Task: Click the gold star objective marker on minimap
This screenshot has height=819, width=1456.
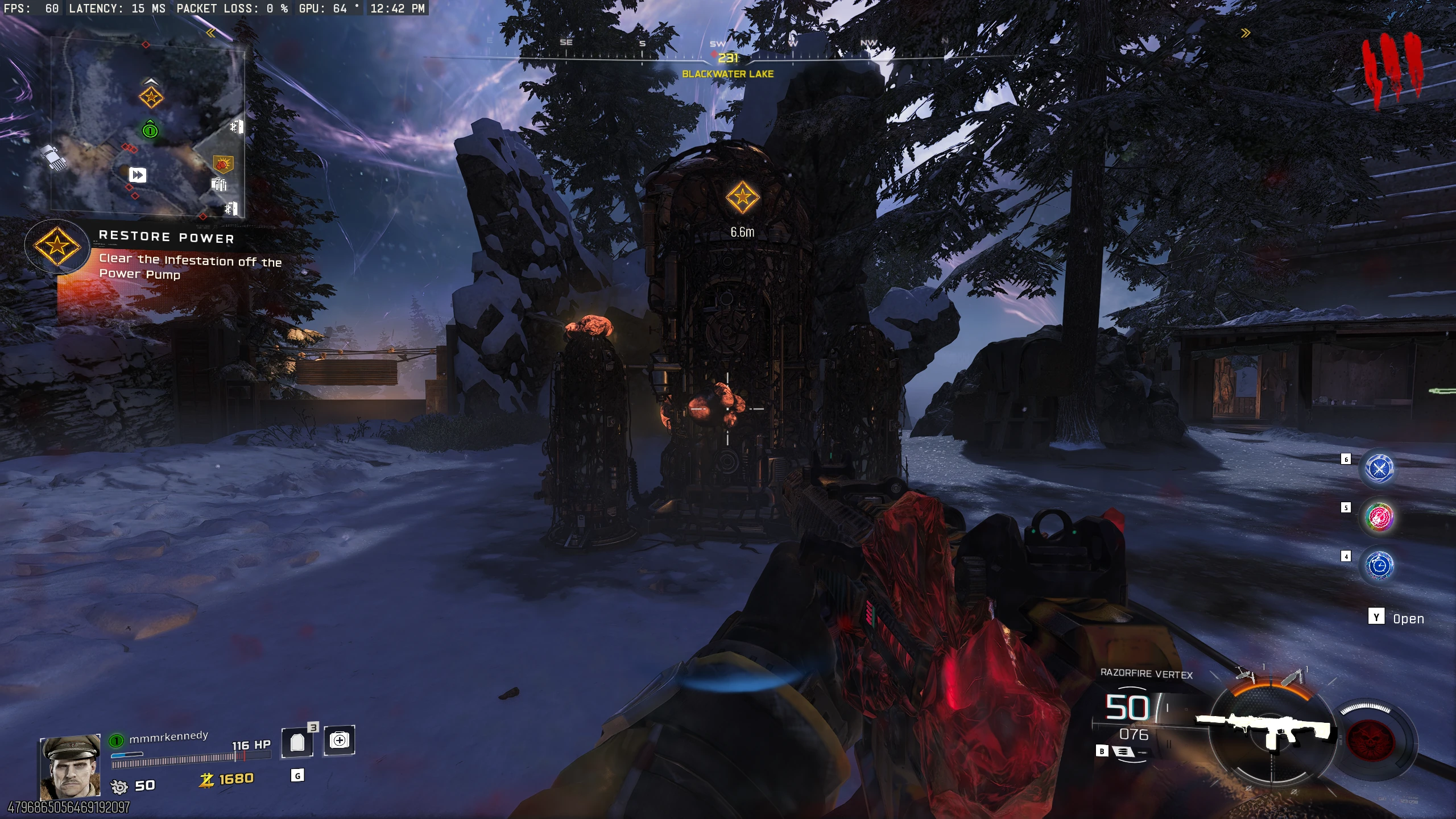Action: pyautogui.click(x=151, y=97)
